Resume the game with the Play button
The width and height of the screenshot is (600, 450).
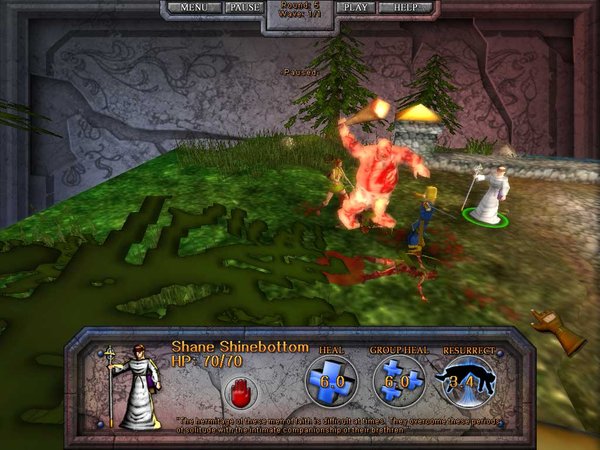[x=355, y=7]
